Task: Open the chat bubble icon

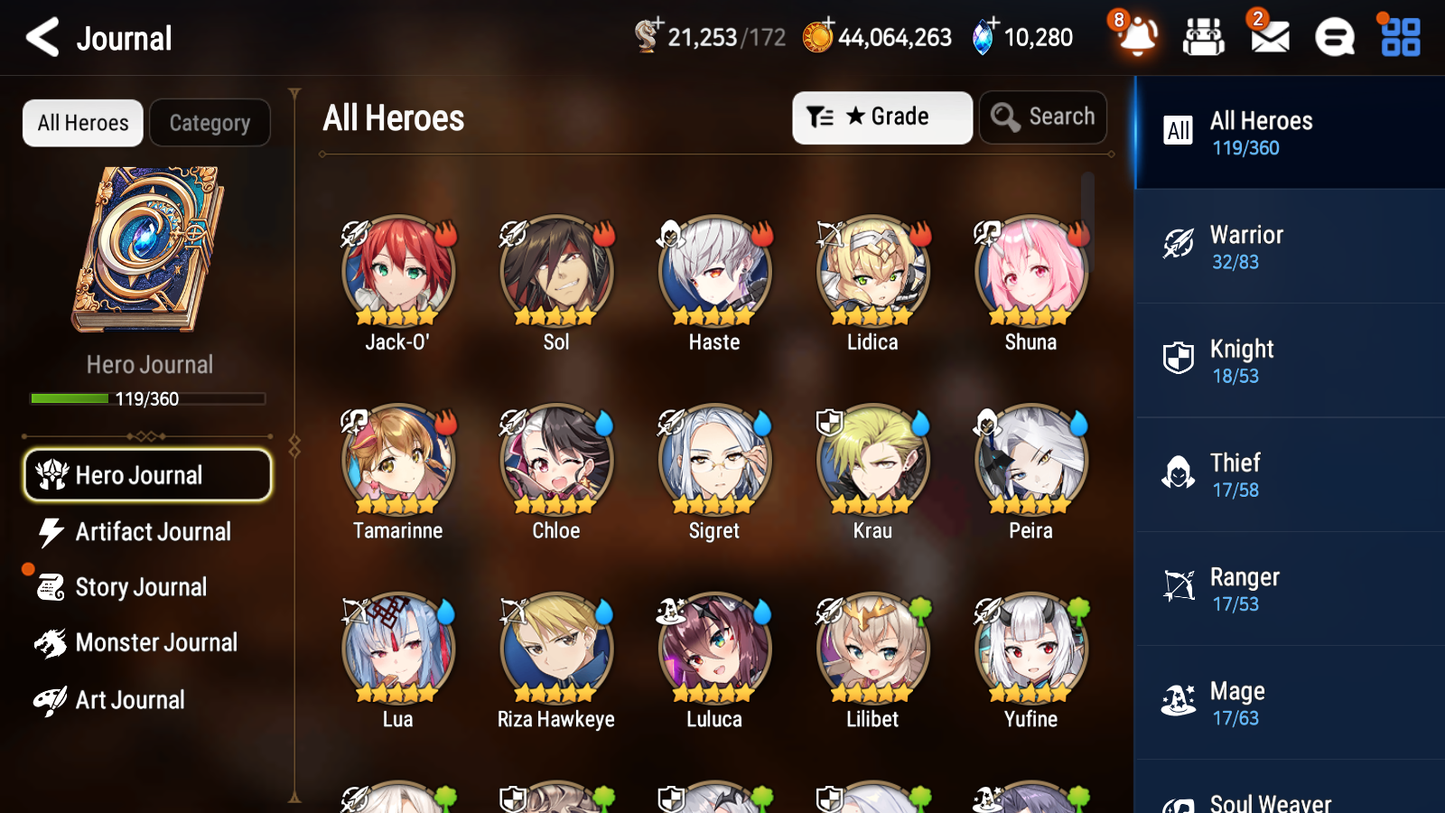Action: coord(1333,37)
